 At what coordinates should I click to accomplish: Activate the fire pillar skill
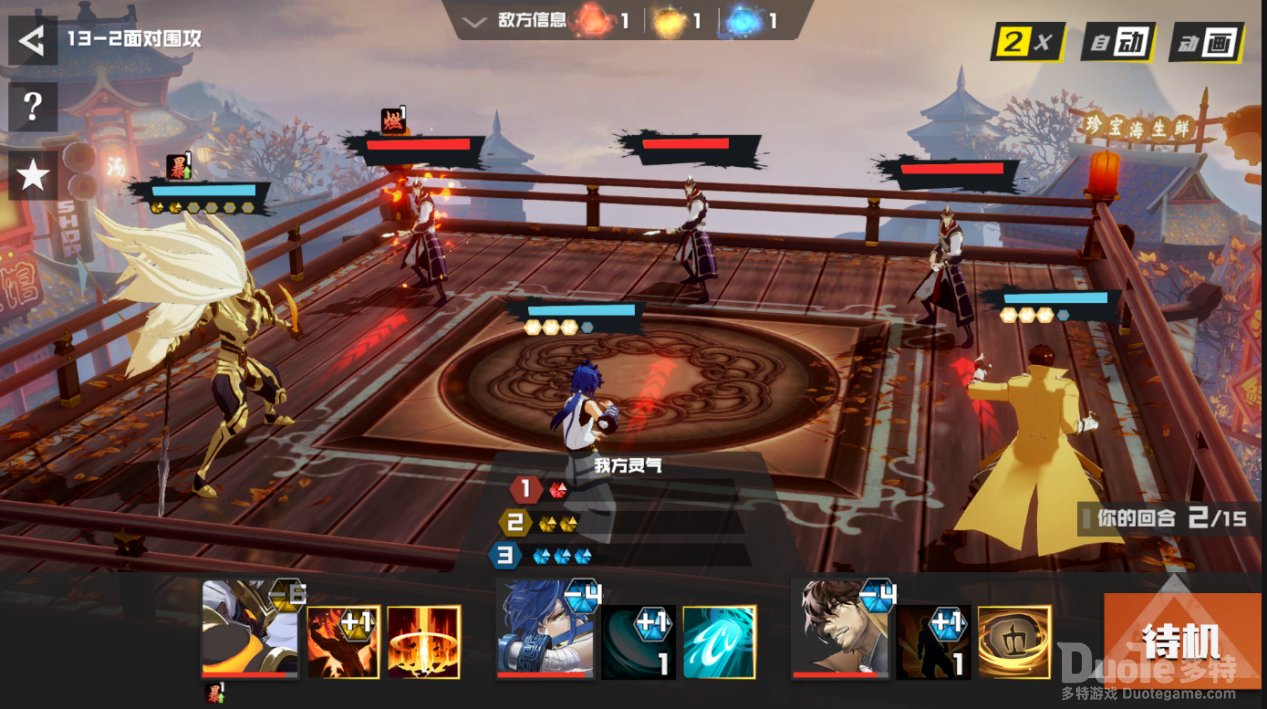click(424, 642)
